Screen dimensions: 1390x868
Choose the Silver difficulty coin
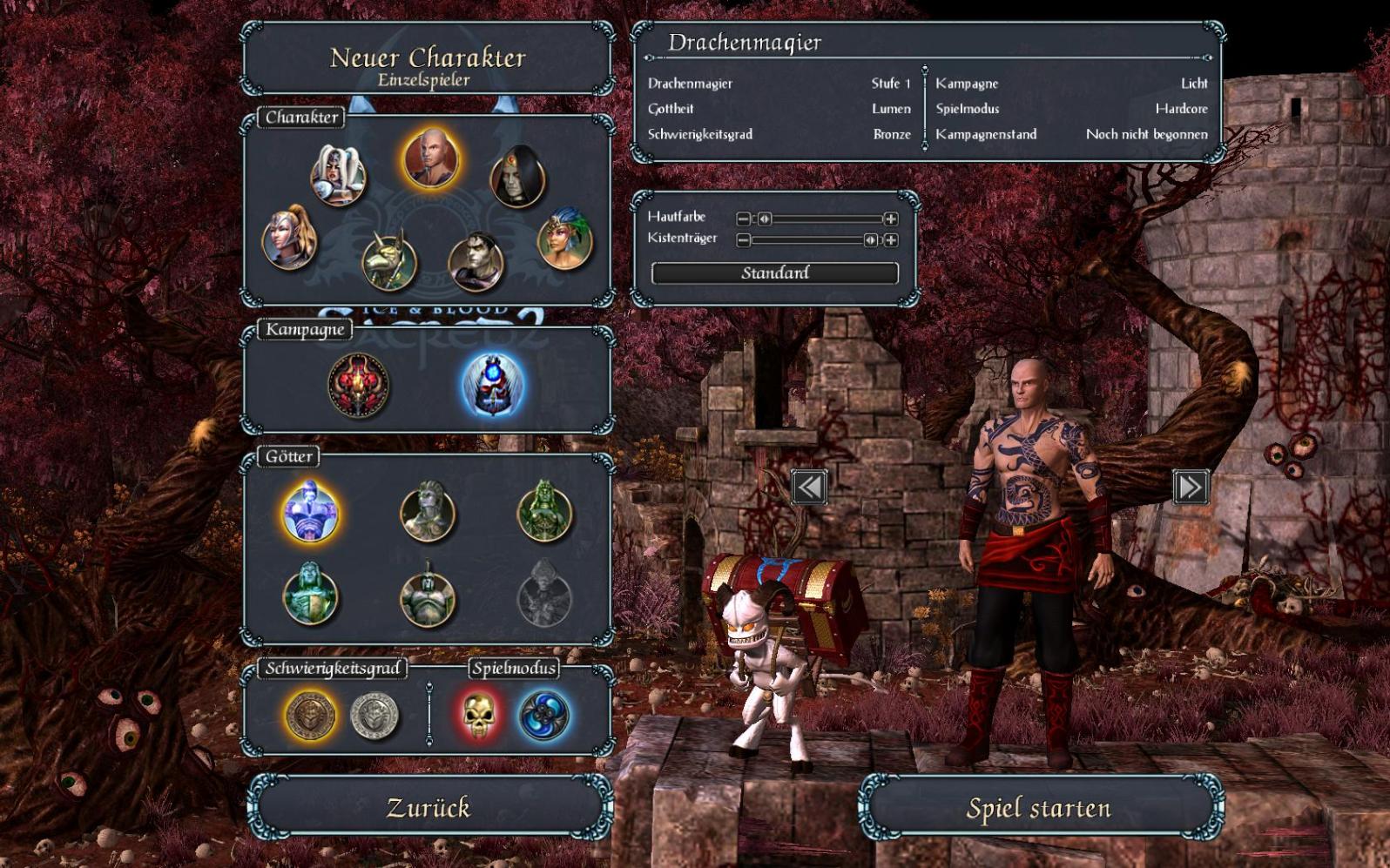click(x=374, y=715)
